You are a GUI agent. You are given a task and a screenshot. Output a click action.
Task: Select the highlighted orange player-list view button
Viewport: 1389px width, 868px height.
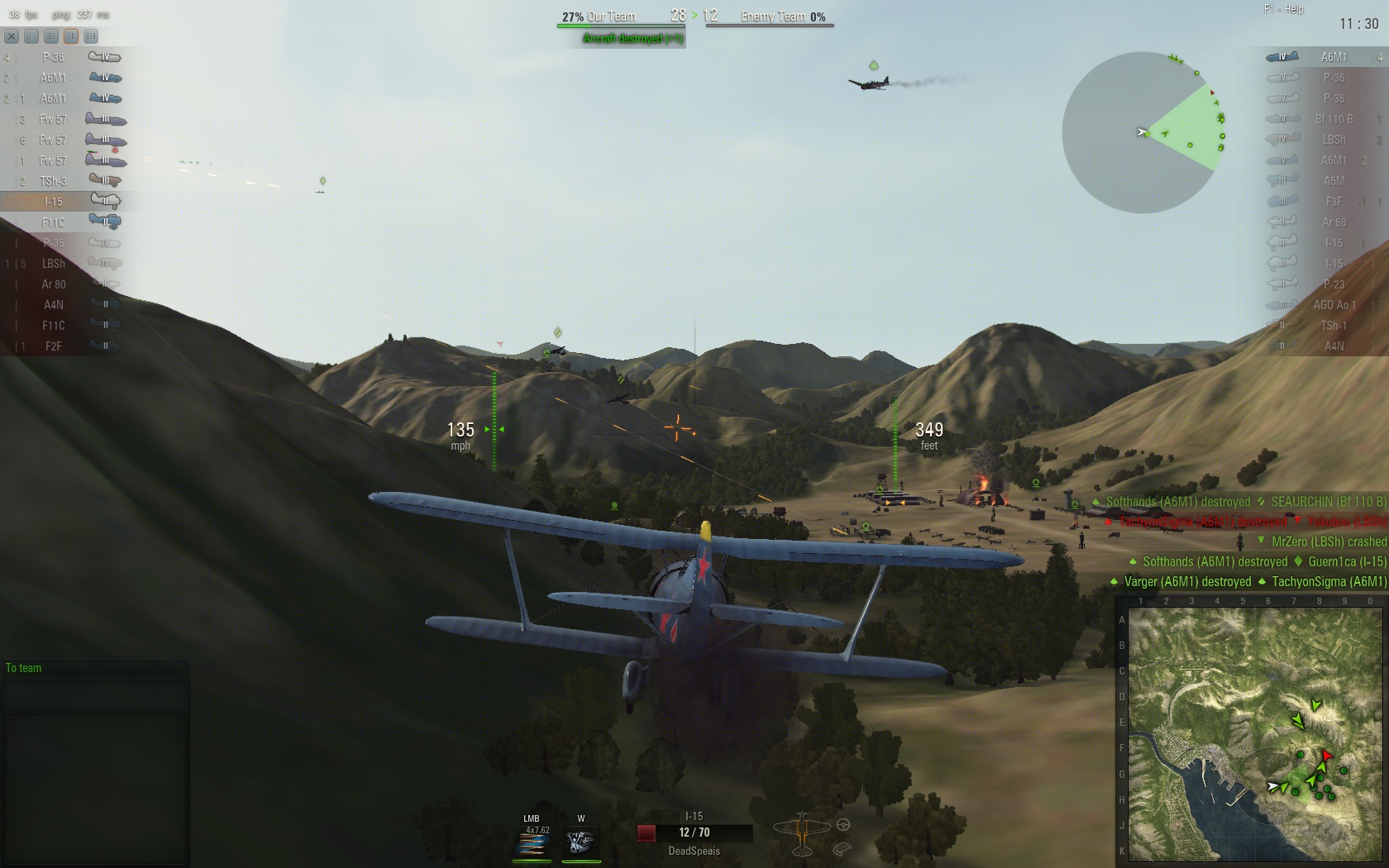pyautogui.click(x=71, y=36)
